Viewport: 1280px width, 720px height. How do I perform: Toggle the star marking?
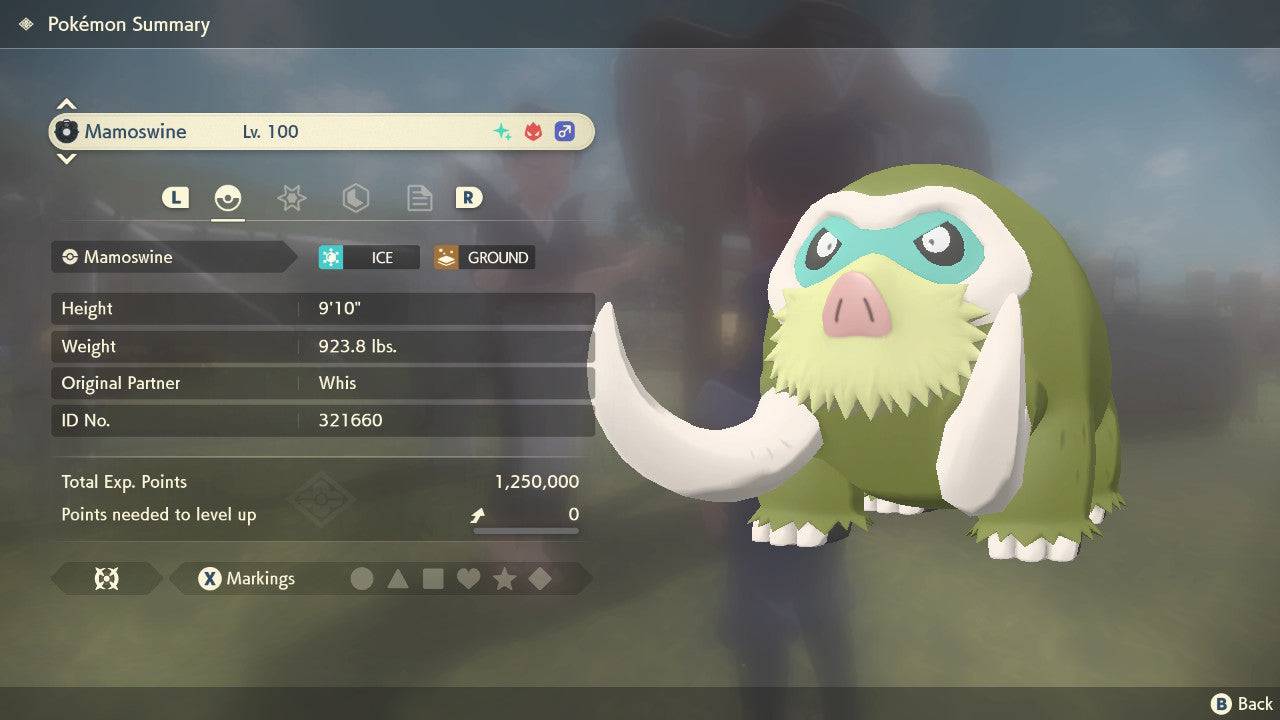tap(504, 578)
